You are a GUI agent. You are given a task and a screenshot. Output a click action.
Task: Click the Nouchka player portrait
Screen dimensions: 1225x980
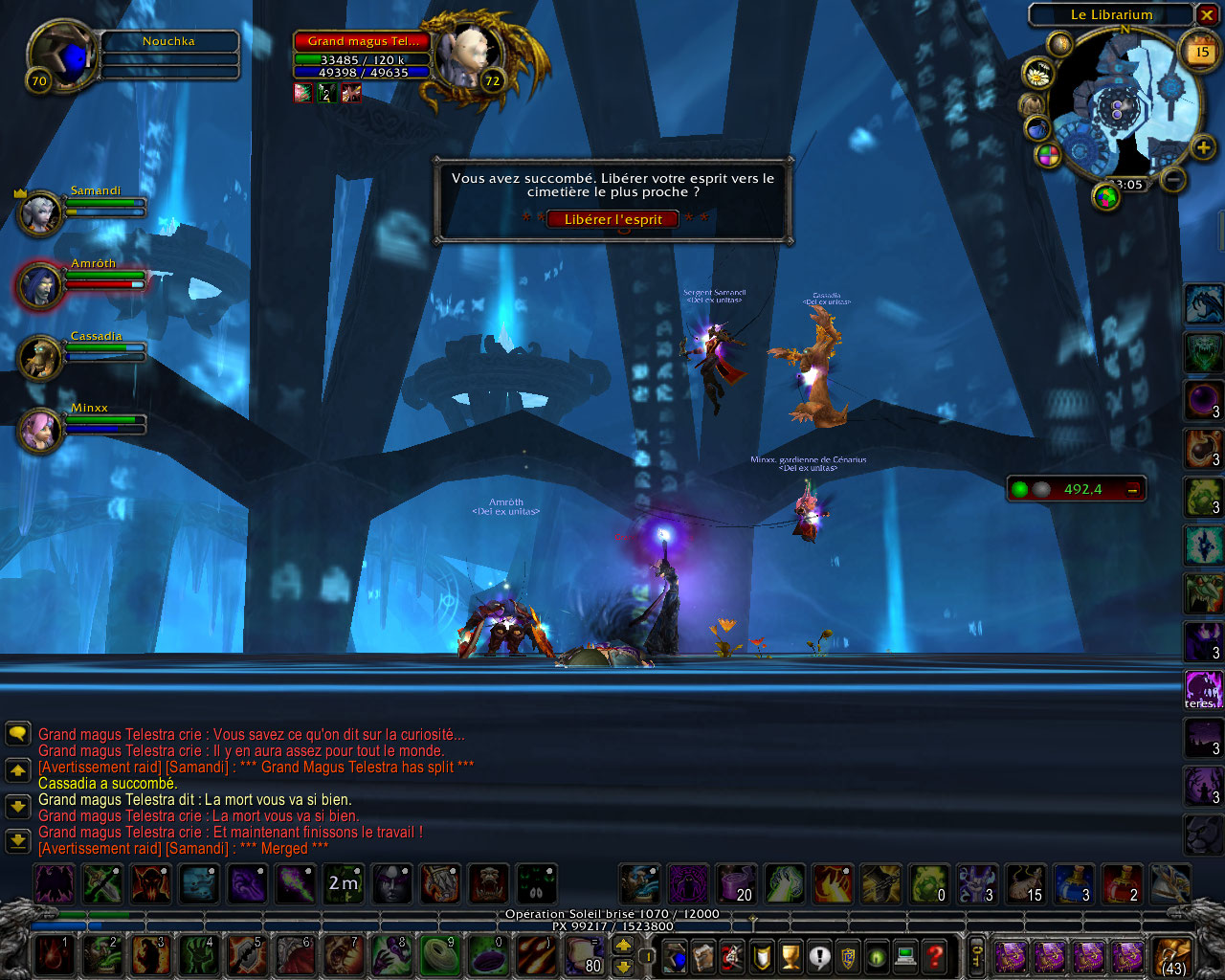[x=60, y=56]
